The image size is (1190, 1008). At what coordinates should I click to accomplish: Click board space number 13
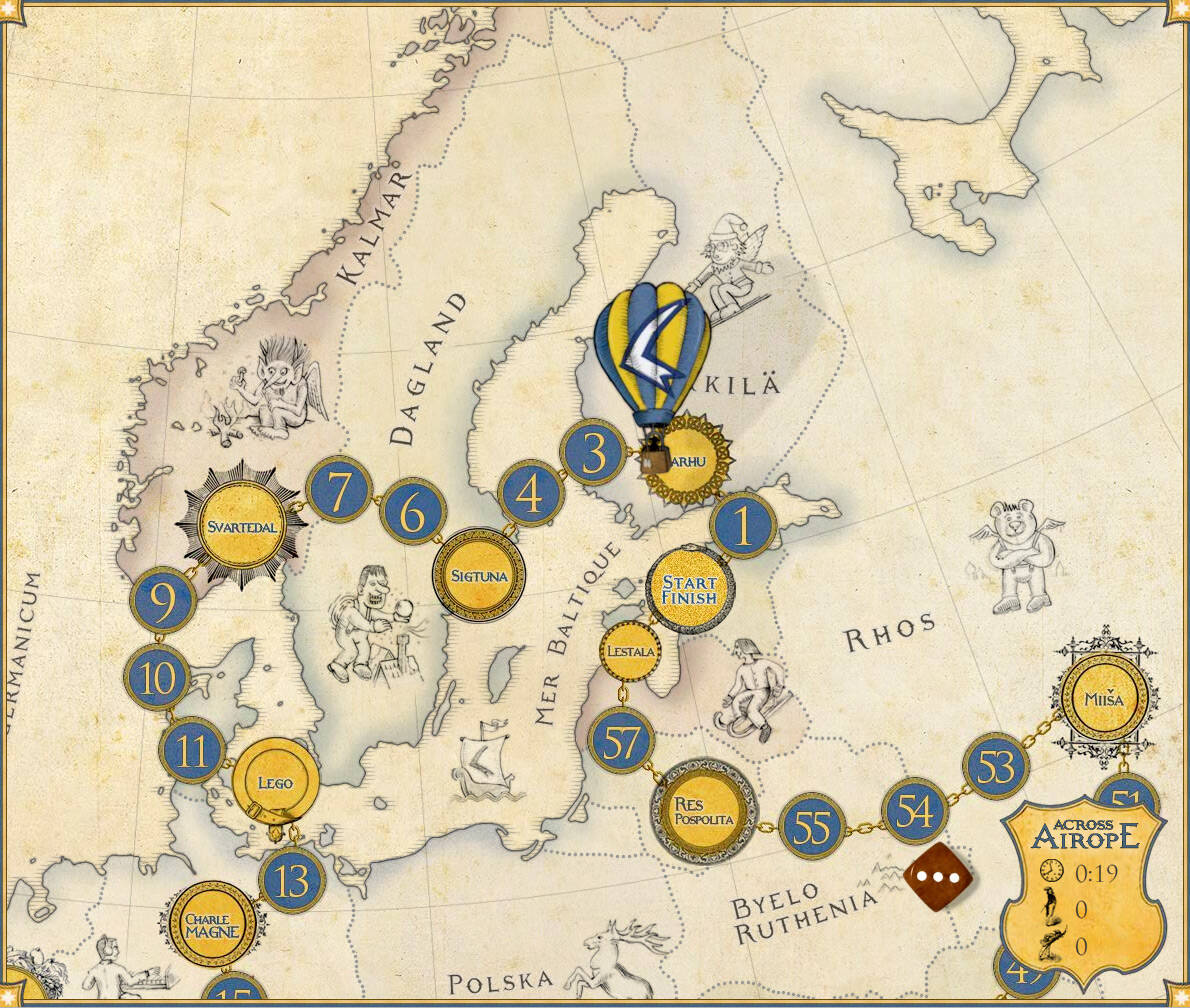tap(292, 881)
